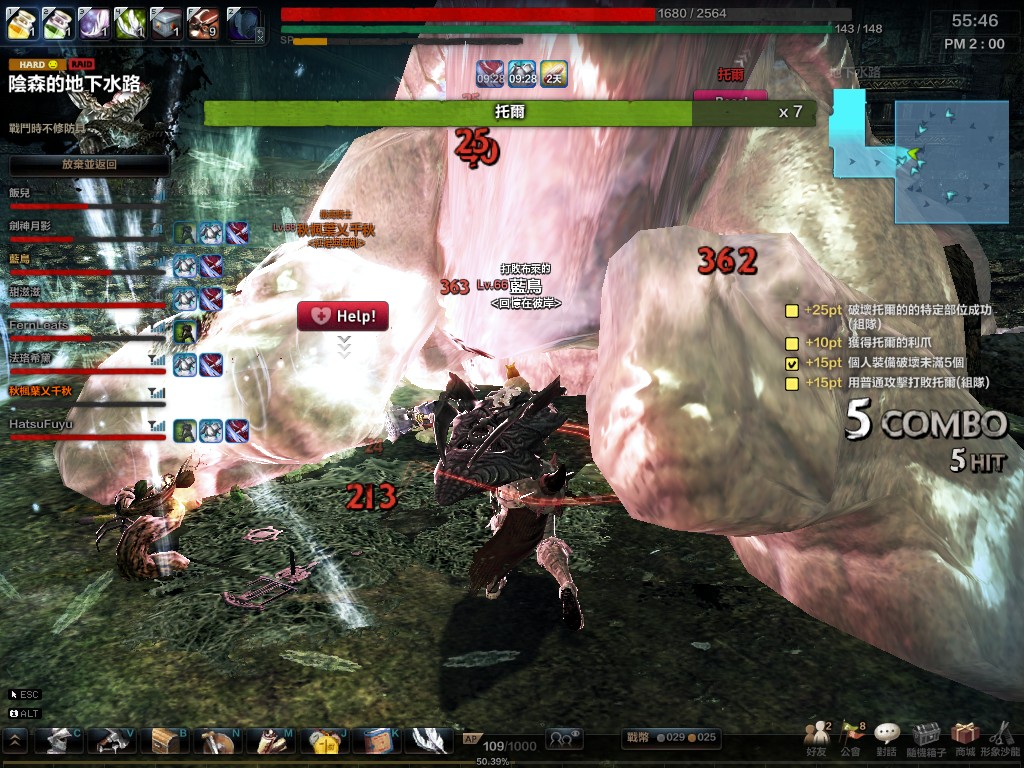This screenshot has height=768, width=1024.
Task: Open the 對話 chat window
Action: click(887, 738)
